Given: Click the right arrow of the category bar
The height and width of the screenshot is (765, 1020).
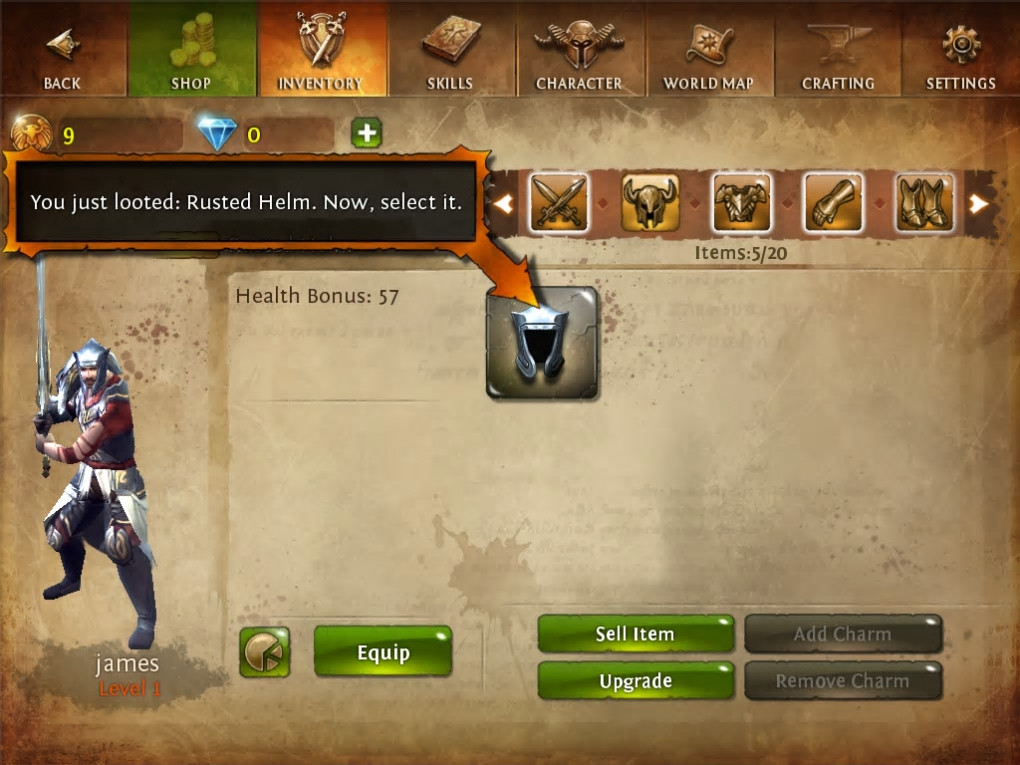Looking at the screenshot, I should [979, 204].
